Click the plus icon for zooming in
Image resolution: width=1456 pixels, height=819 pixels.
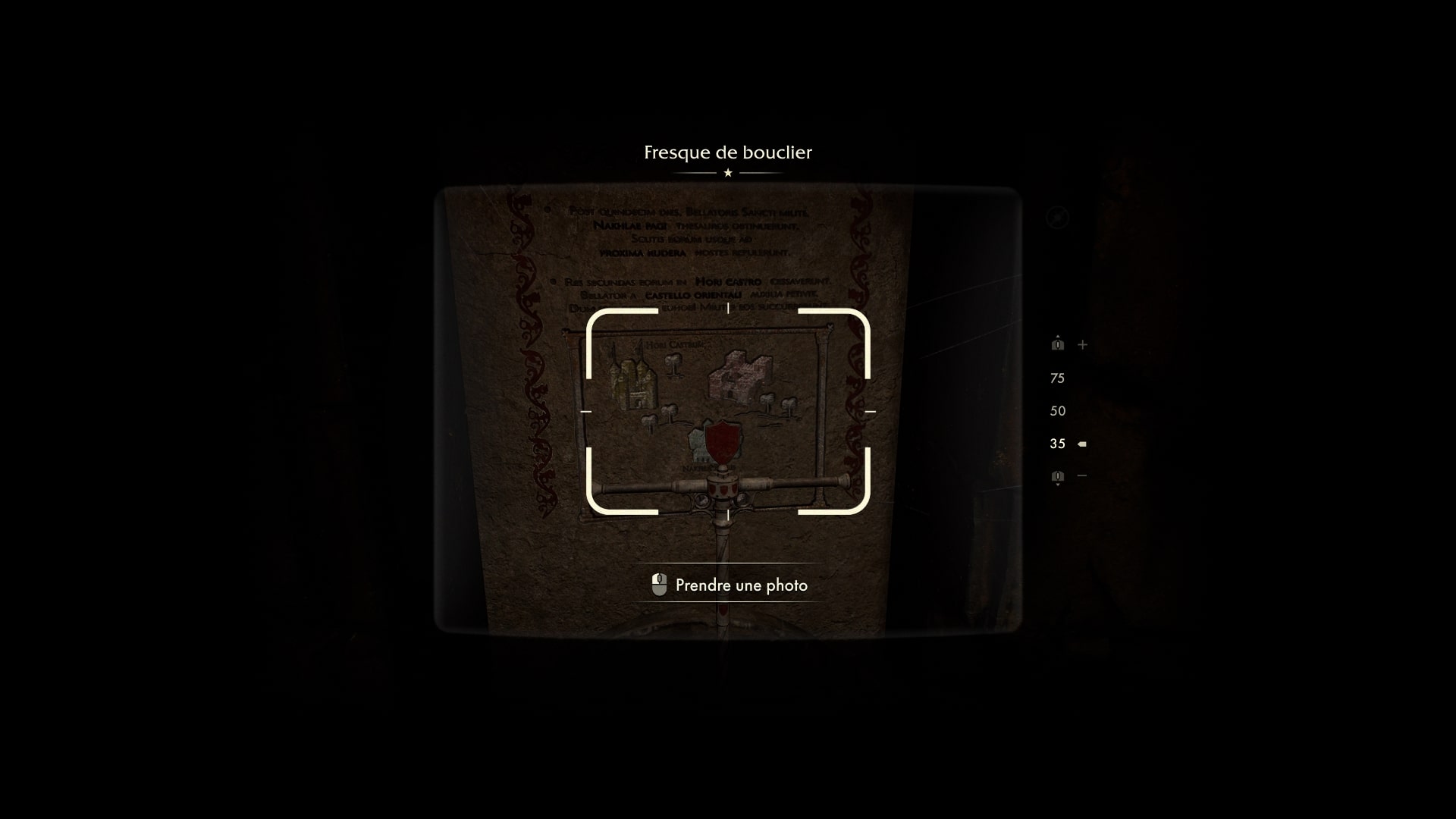pos(1084,345)
